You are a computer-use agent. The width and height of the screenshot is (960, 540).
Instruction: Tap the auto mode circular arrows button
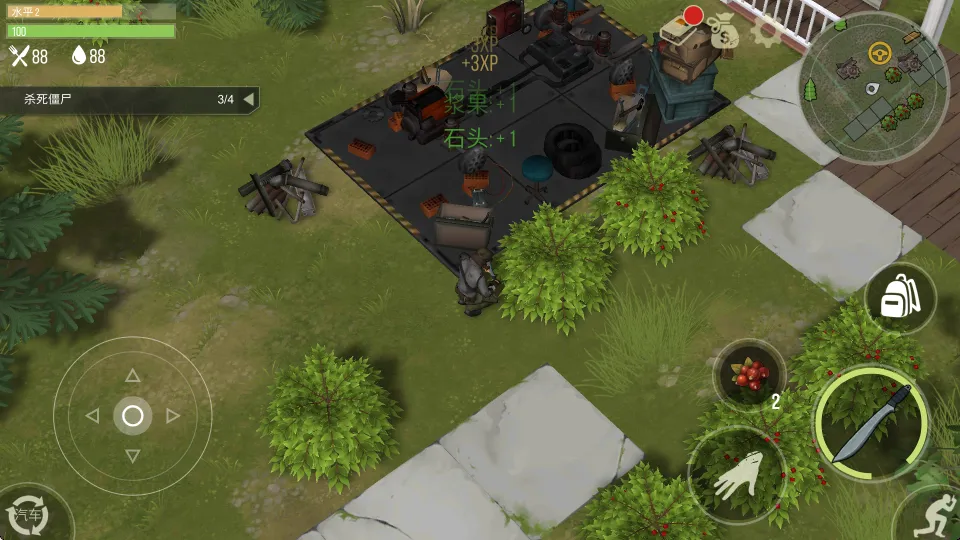[x=30, y=514]
